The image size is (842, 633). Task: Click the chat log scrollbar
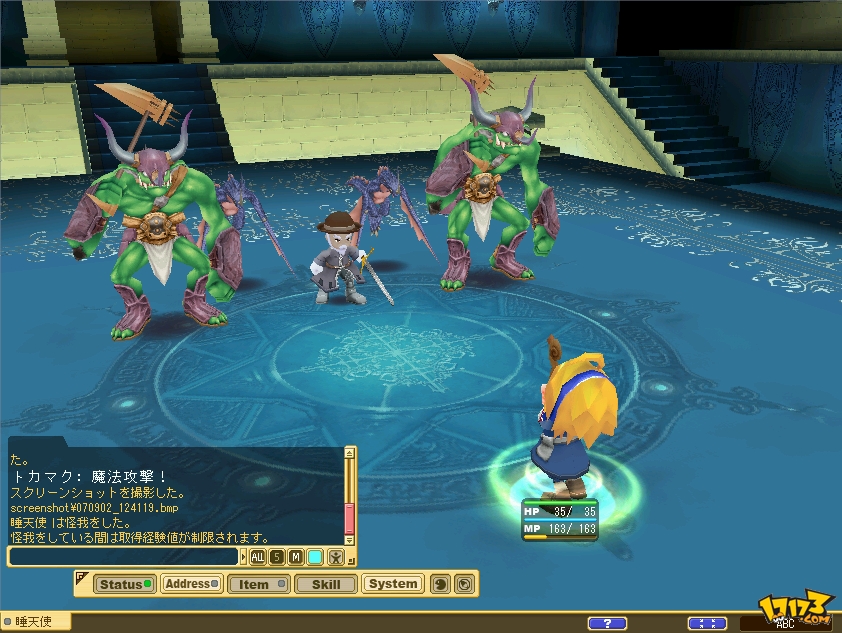[x=349, y=500]
